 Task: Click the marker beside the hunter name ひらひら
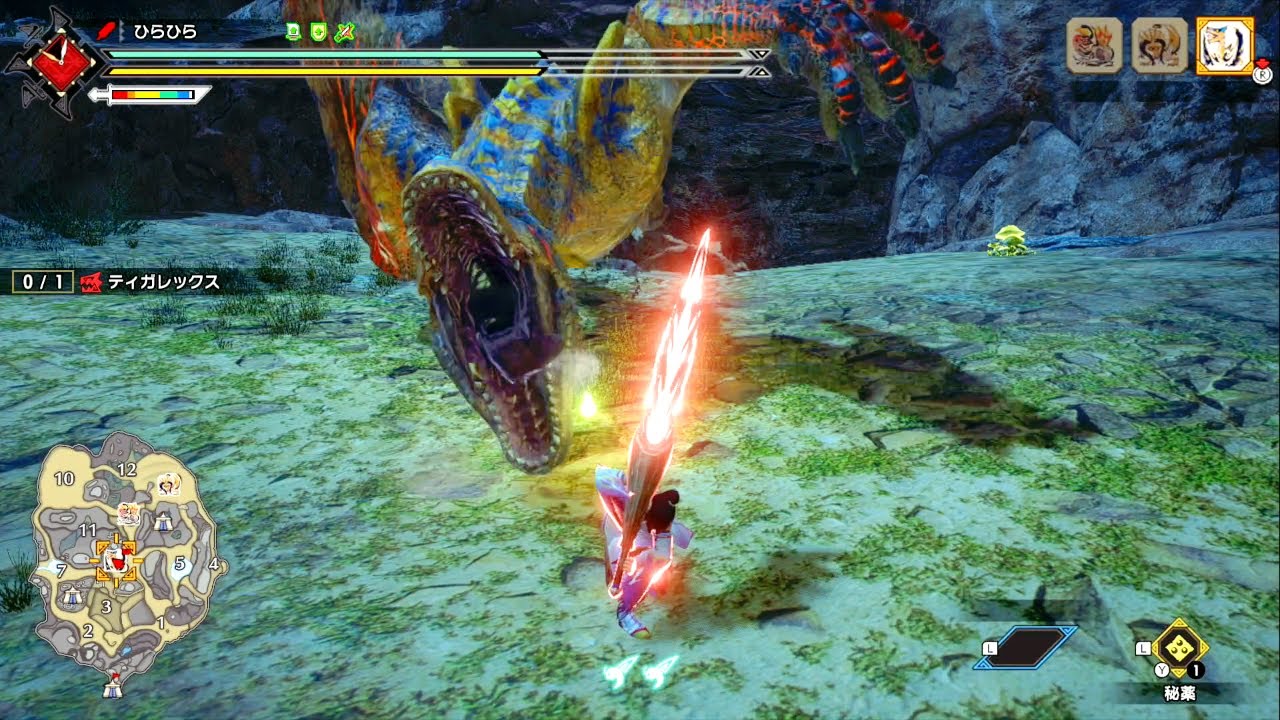click(x=120, y=30)
